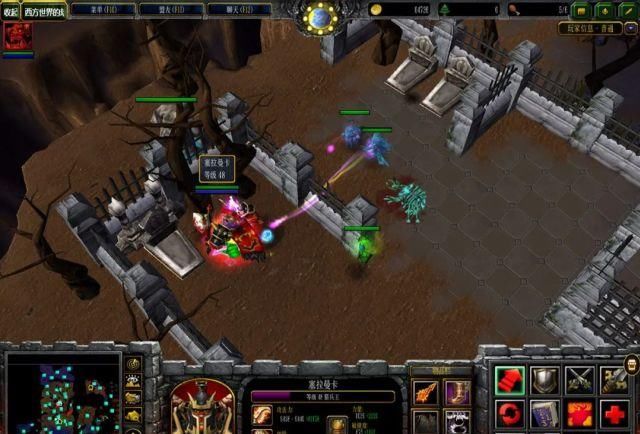
Task: Click the 西方世界的劫 quest button
Action: coord(45,11)
